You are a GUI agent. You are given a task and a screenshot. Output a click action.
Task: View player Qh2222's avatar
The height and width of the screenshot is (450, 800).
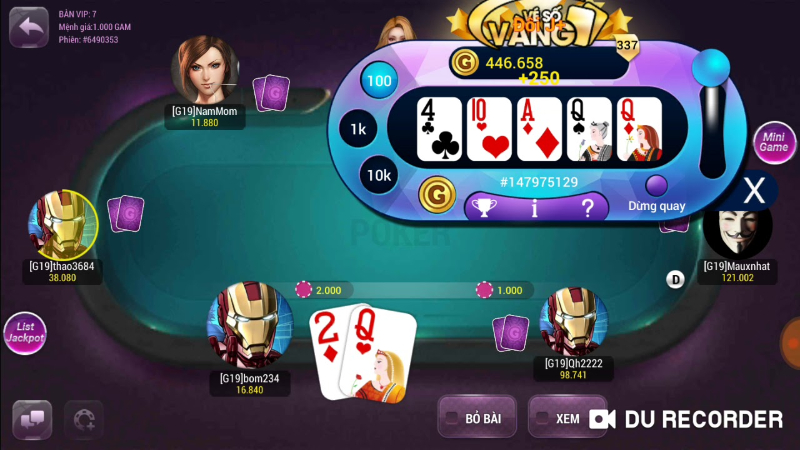point(573,321)
